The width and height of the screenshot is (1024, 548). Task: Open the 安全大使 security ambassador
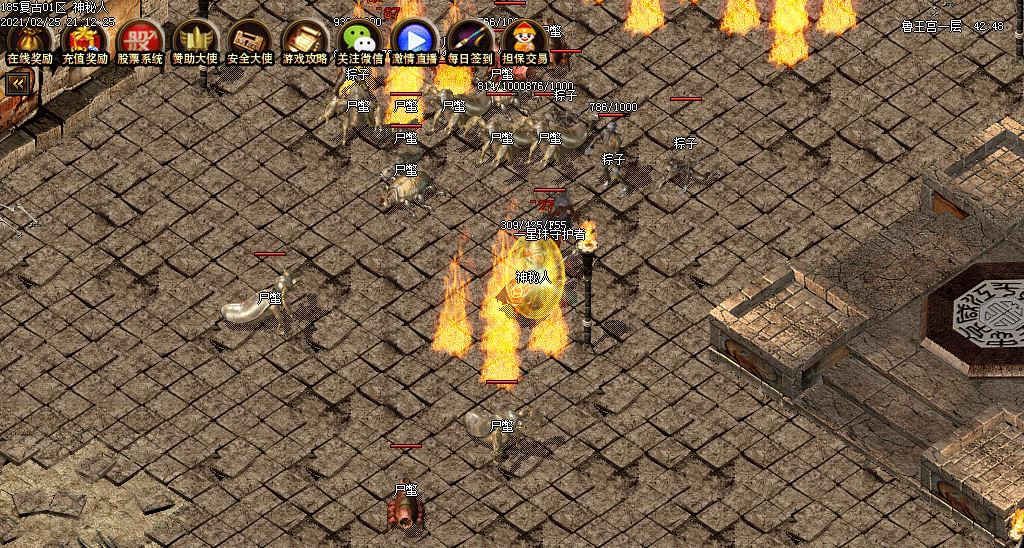[x=250, y=41]
